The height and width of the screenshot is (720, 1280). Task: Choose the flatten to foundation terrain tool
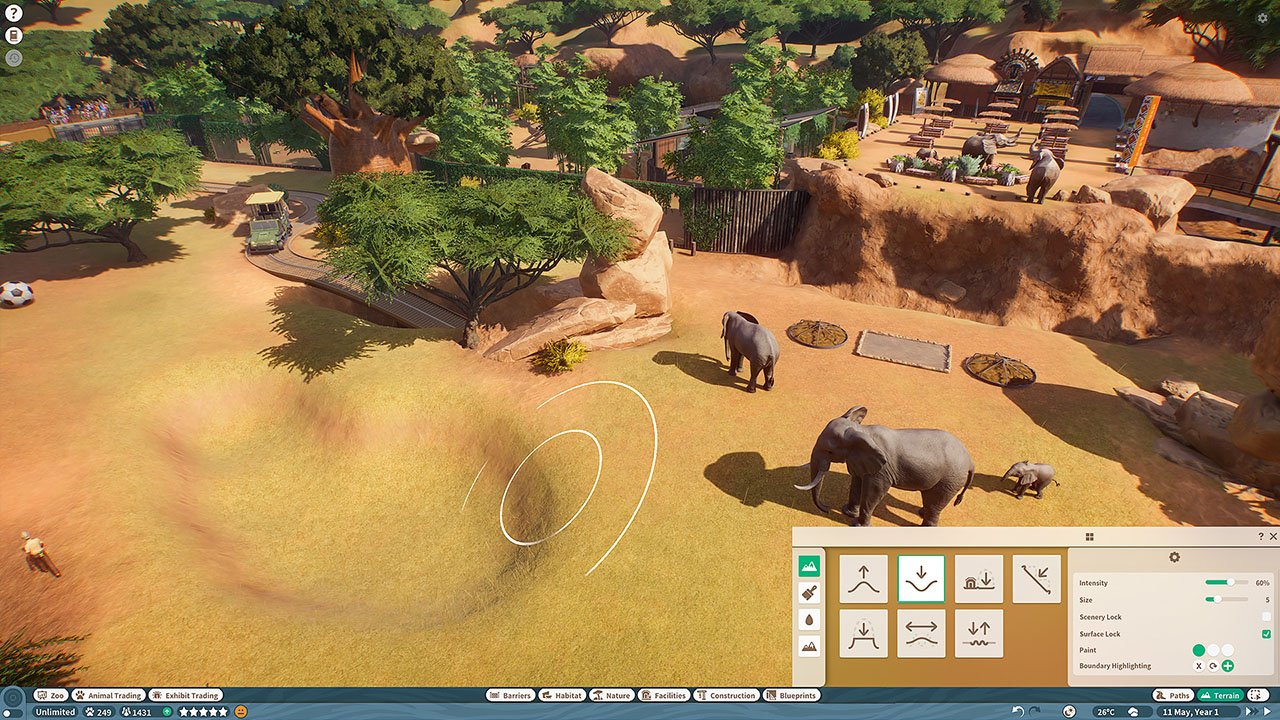(x=979, y=579)
